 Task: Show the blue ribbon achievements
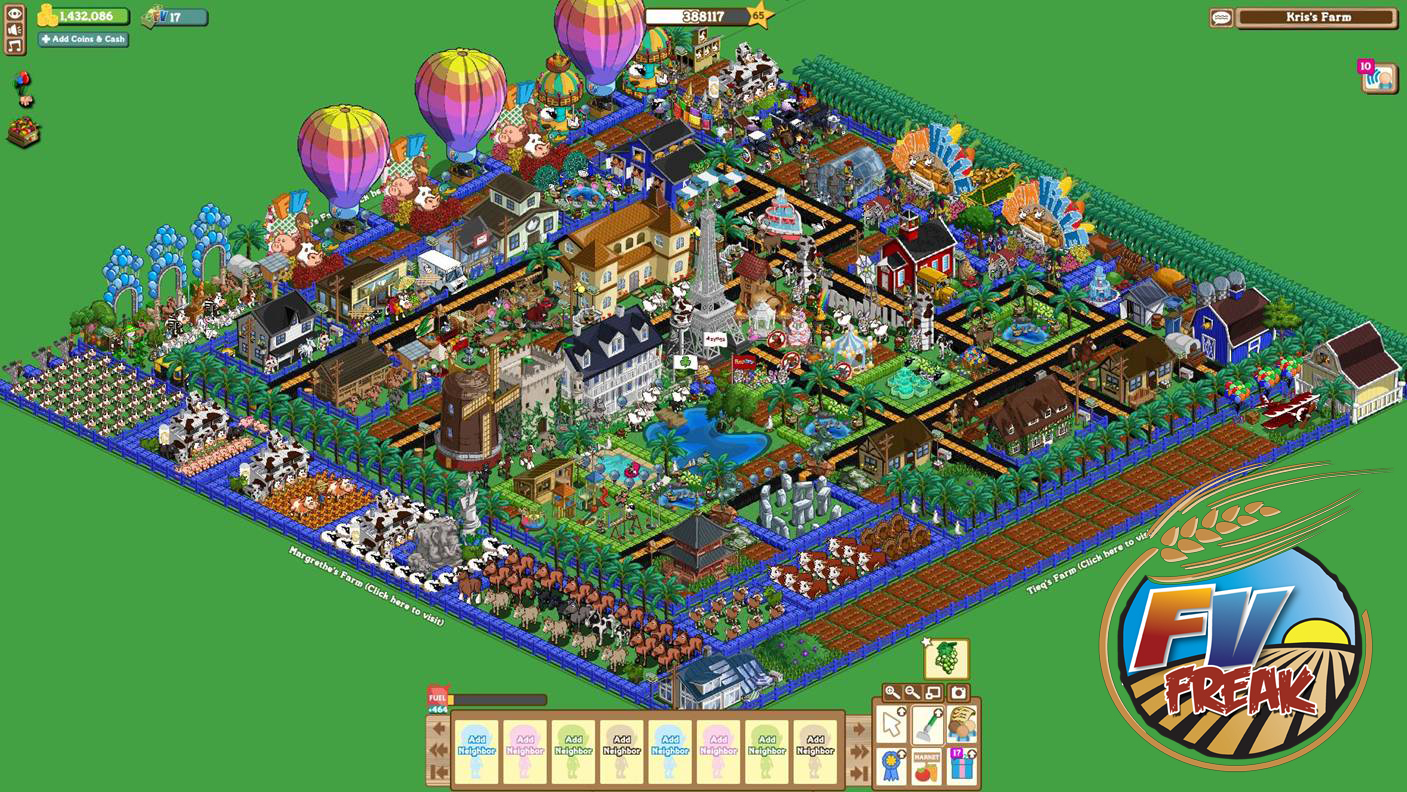(892, 766)
